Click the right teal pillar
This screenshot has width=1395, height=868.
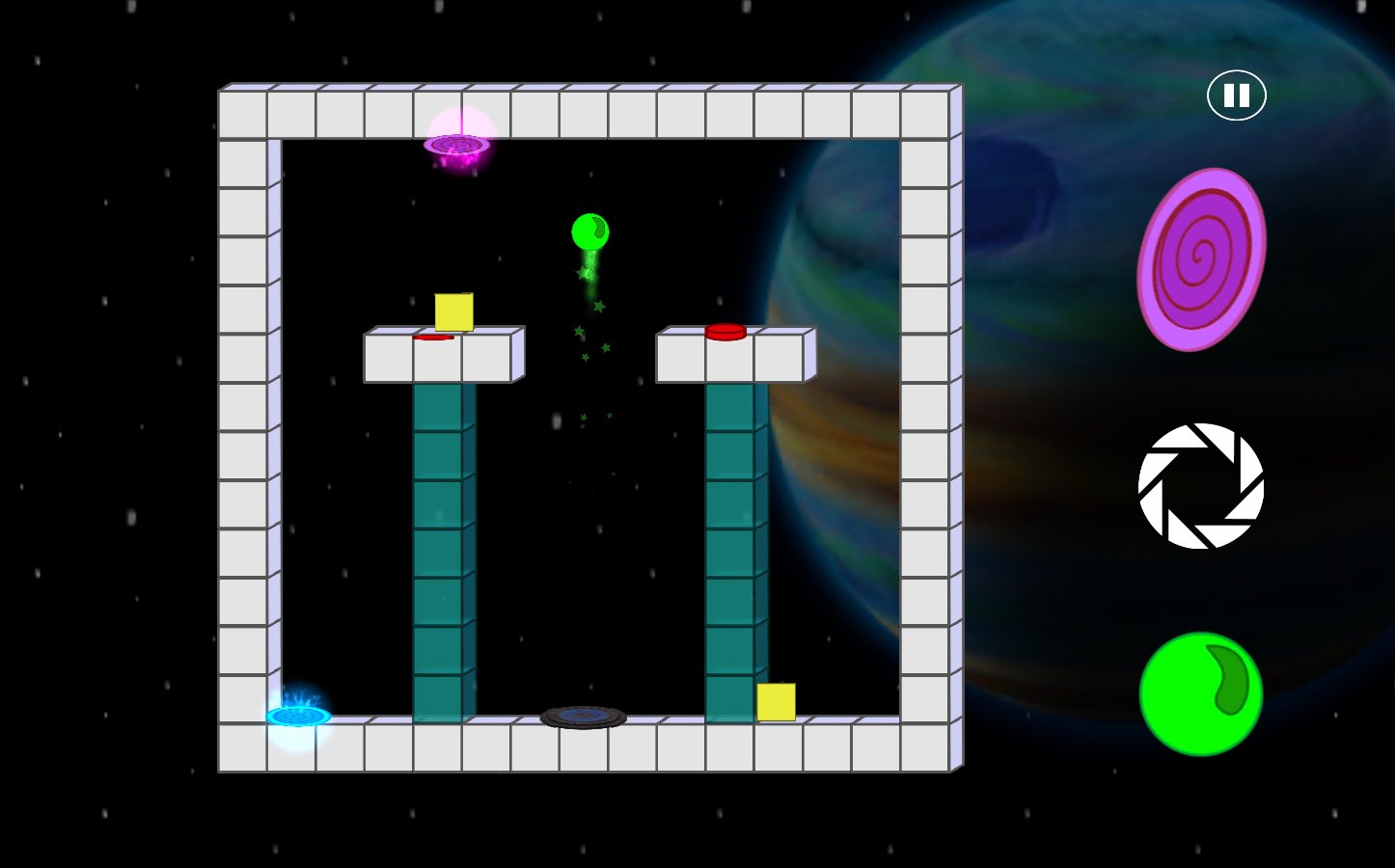point(735,550)
